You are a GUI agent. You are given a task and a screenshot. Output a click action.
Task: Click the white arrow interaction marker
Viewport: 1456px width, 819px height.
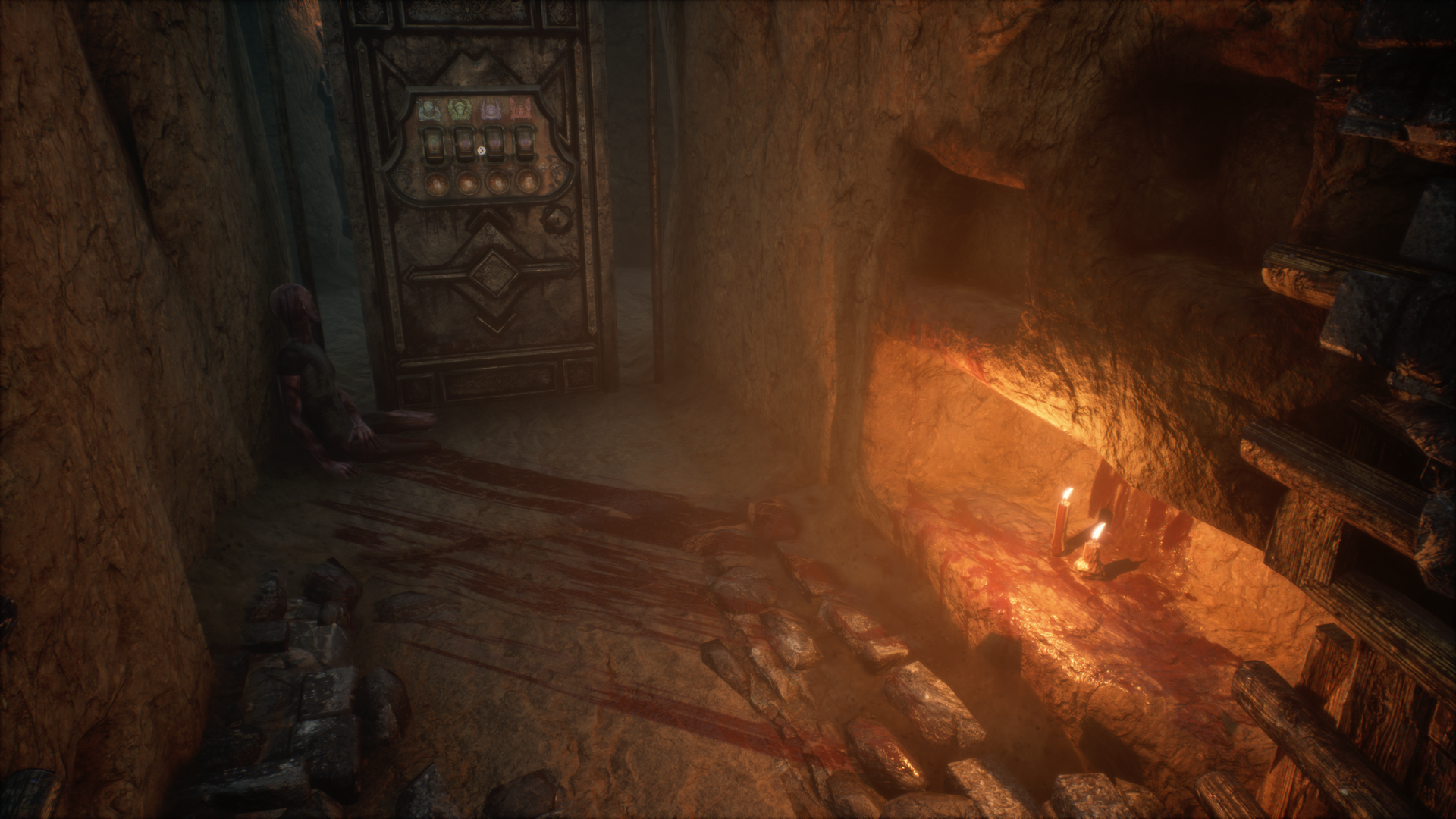482,150
